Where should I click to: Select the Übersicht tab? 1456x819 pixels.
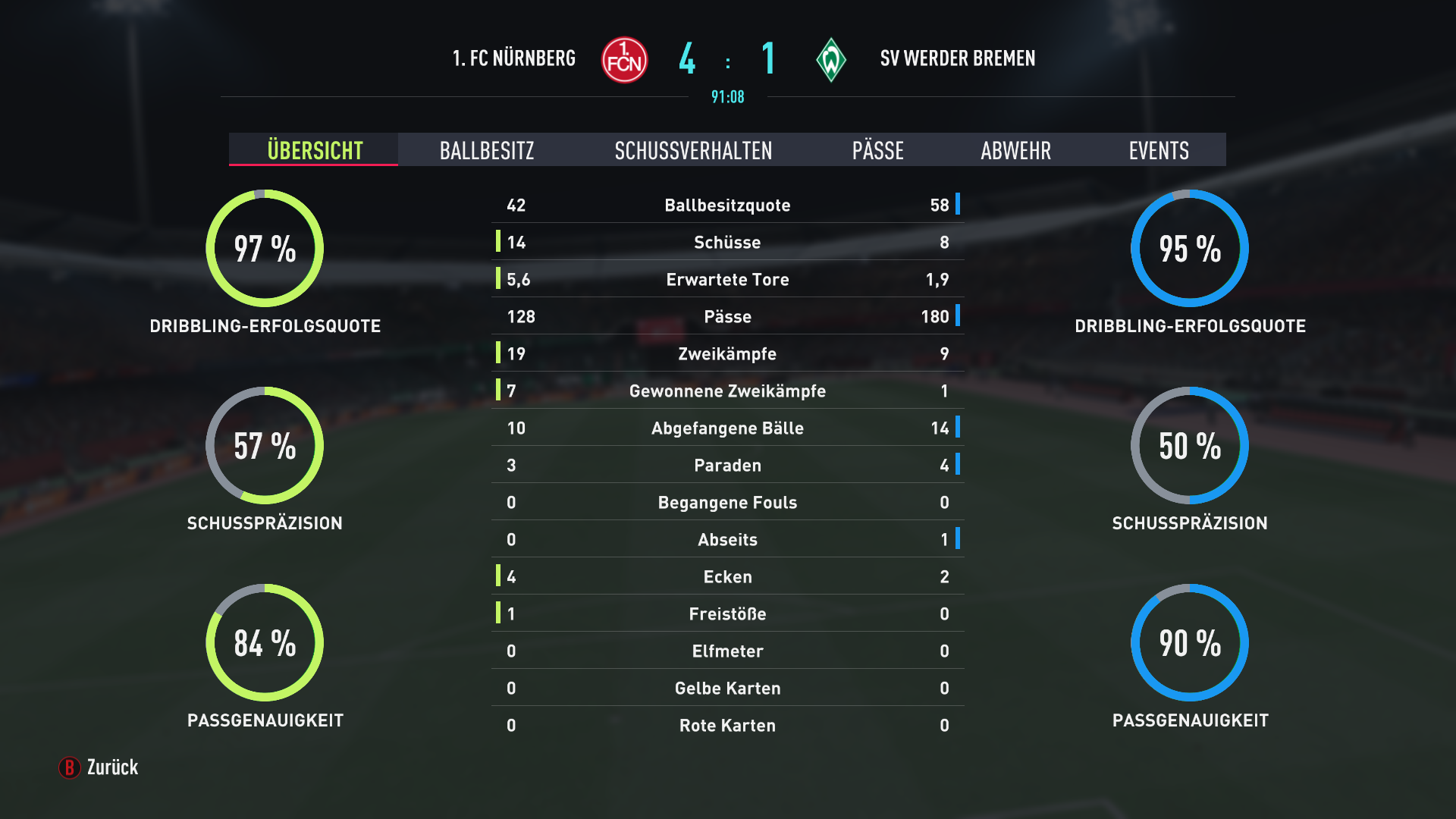pyautogui.click(x=315, y=150)
